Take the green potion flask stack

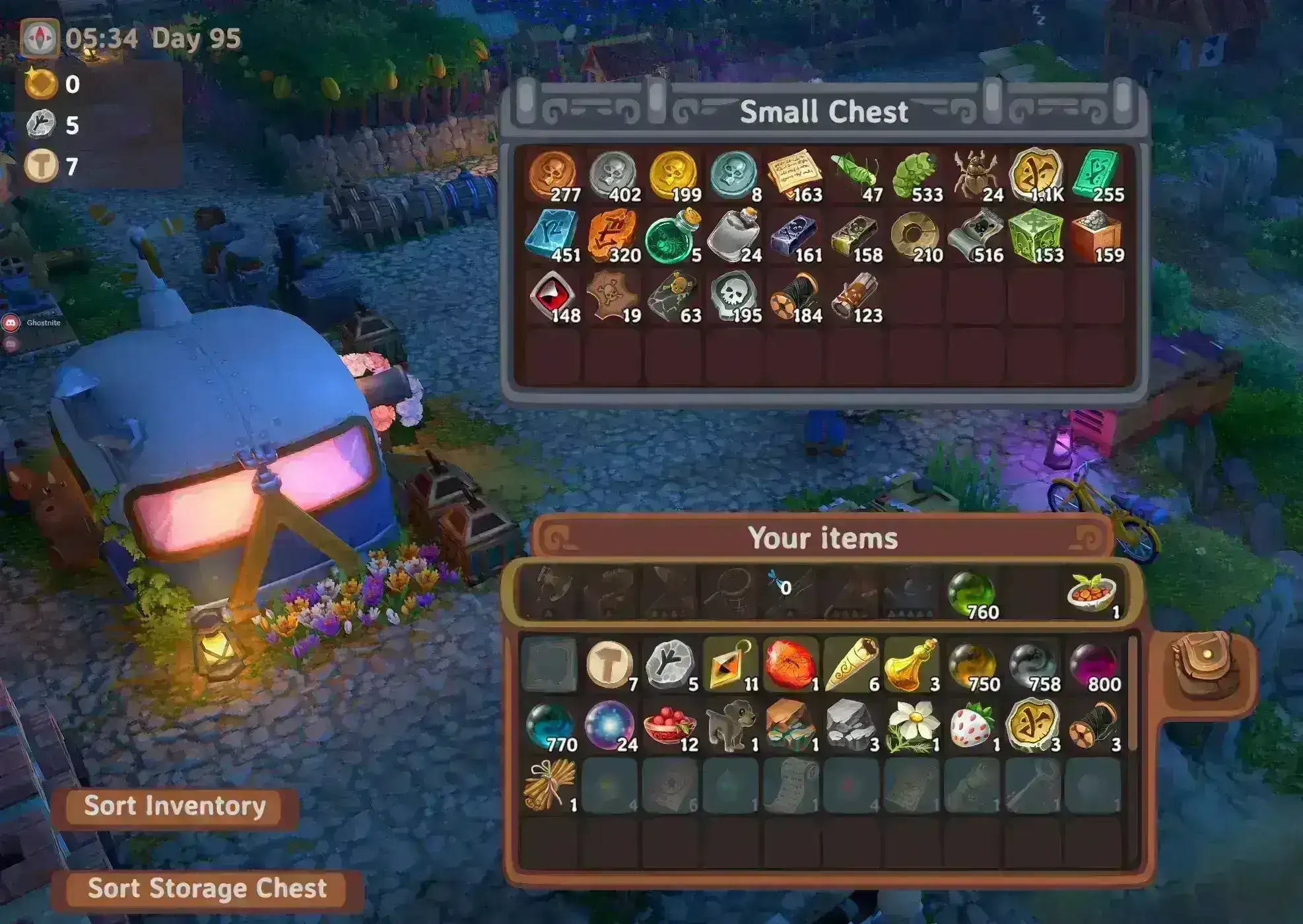pyautogui.click(x=672, y=236)
